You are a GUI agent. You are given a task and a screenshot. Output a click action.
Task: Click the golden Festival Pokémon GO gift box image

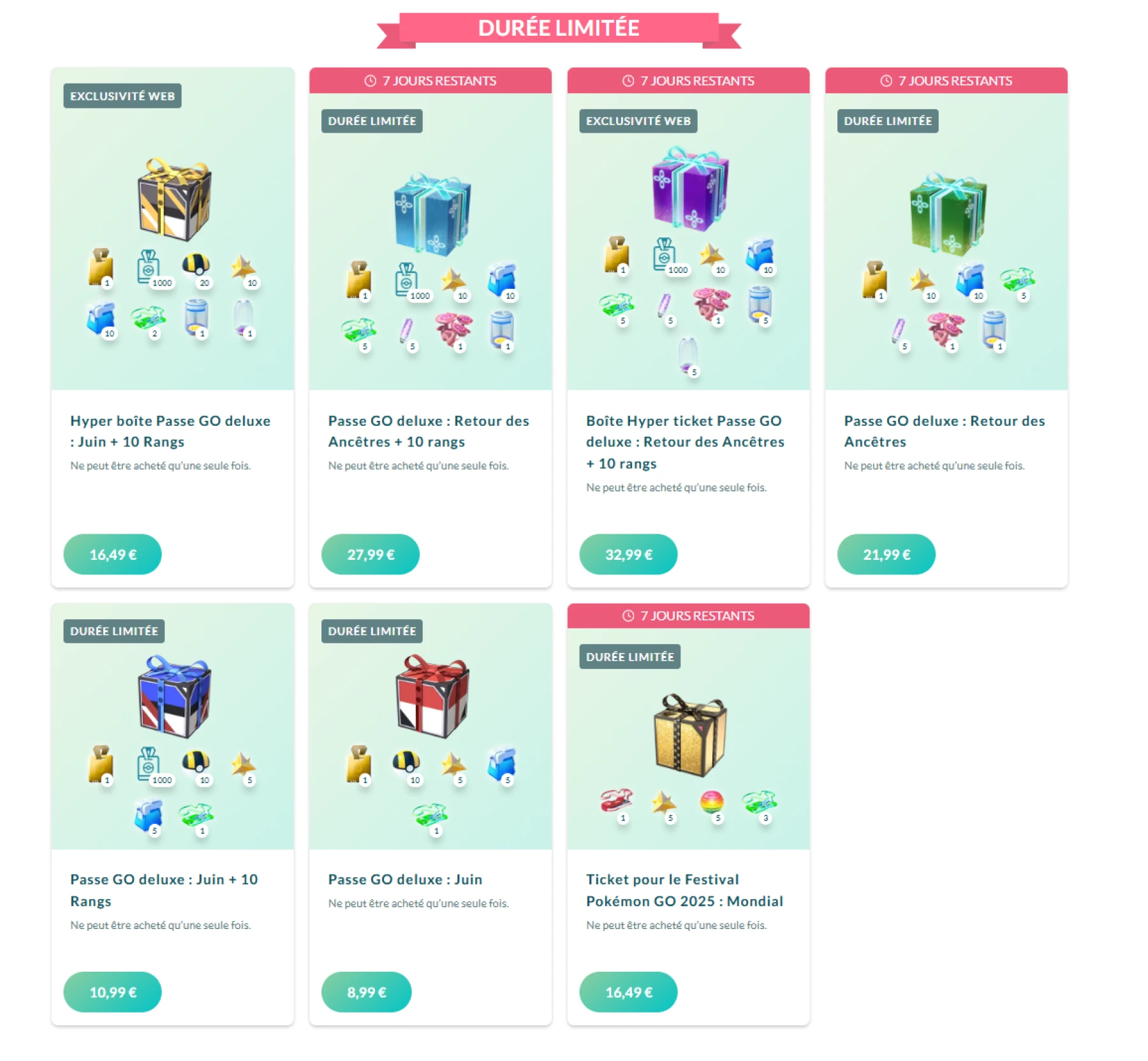(x=688, y=733)
